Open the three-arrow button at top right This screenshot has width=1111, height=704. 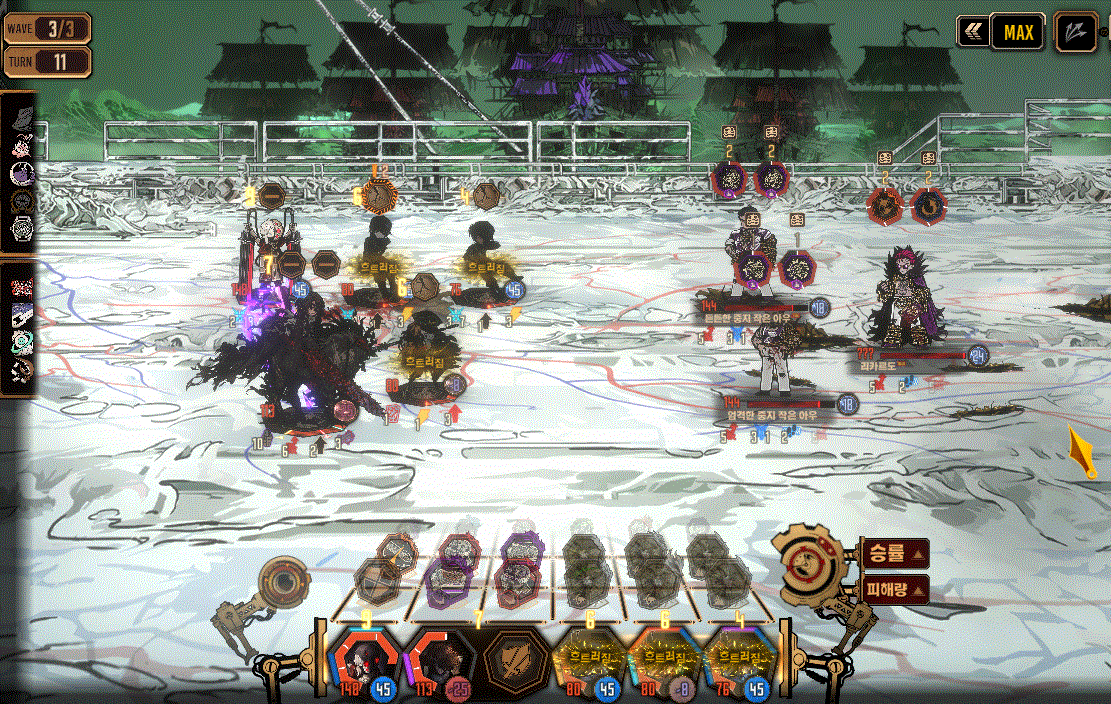[x=1076, y=32]
